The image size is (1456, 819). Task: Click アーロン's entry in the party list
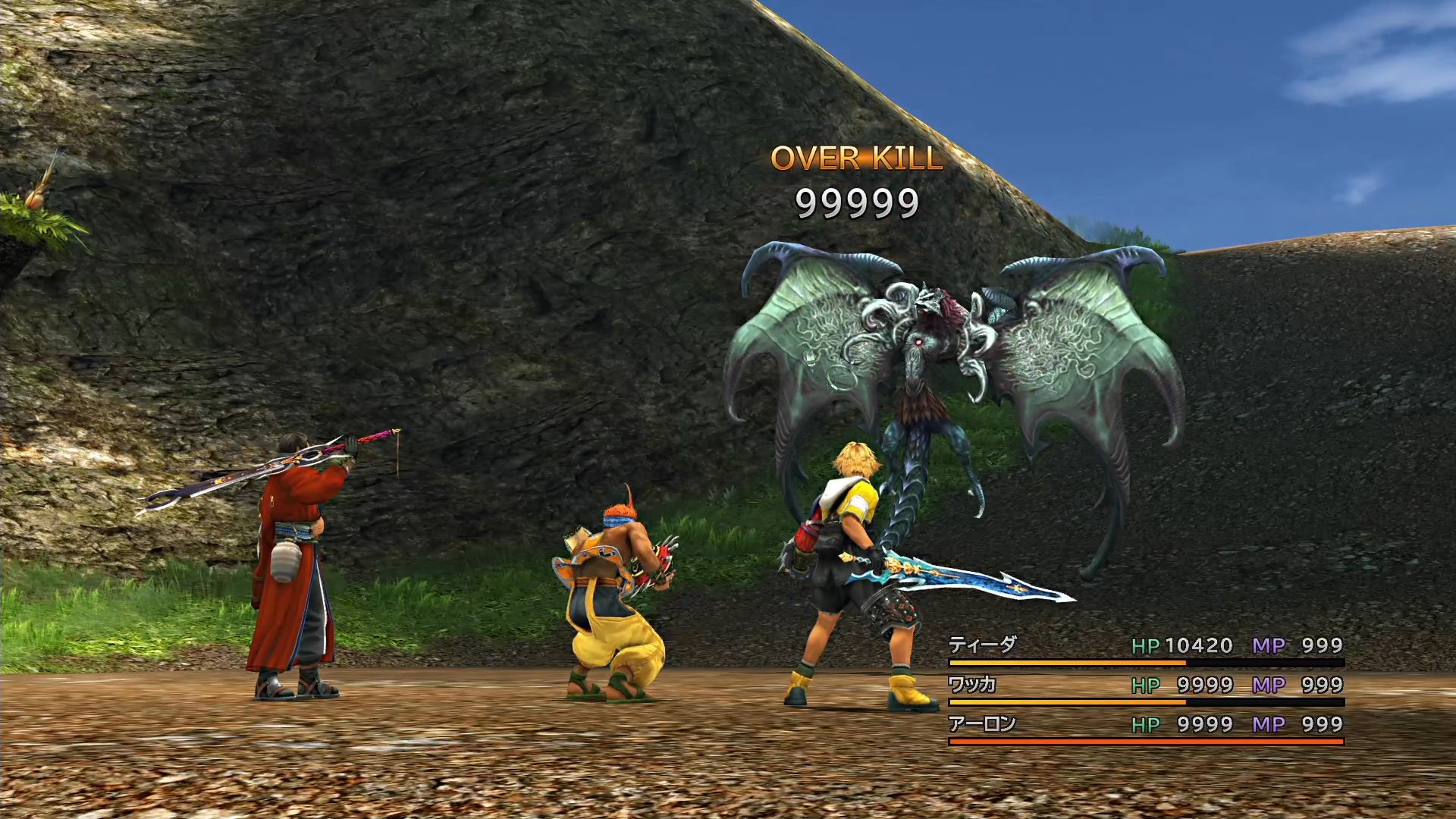983,724
